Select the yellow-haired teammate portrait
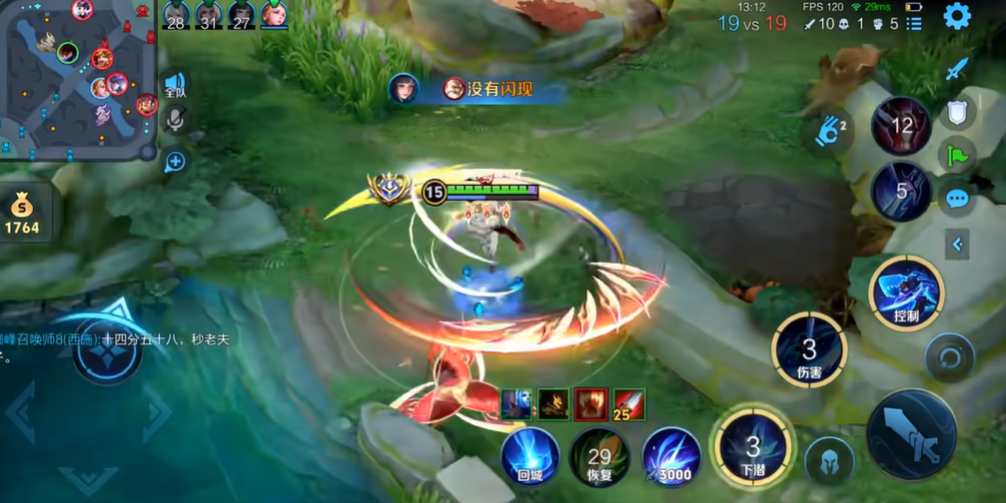1006x503 pixels. click(x=274, y=15)
